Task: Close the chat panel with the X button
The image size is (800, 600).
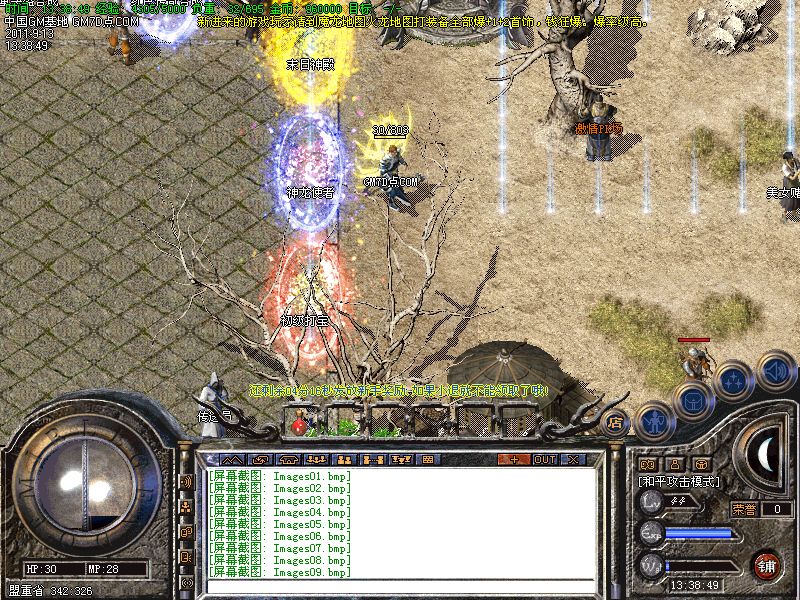Action: pos(573,459)
